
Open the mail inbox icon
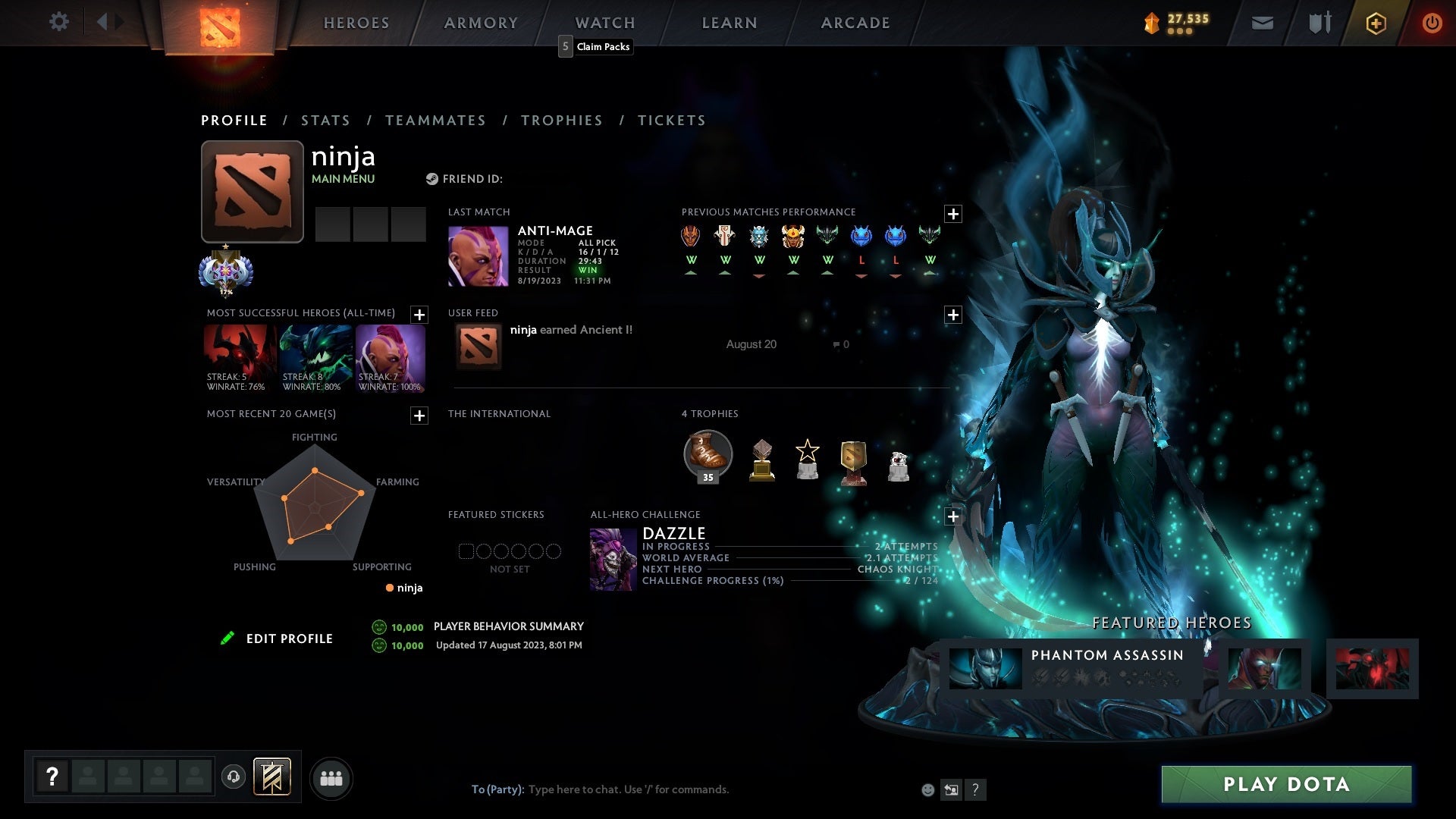coord(1263,23)
